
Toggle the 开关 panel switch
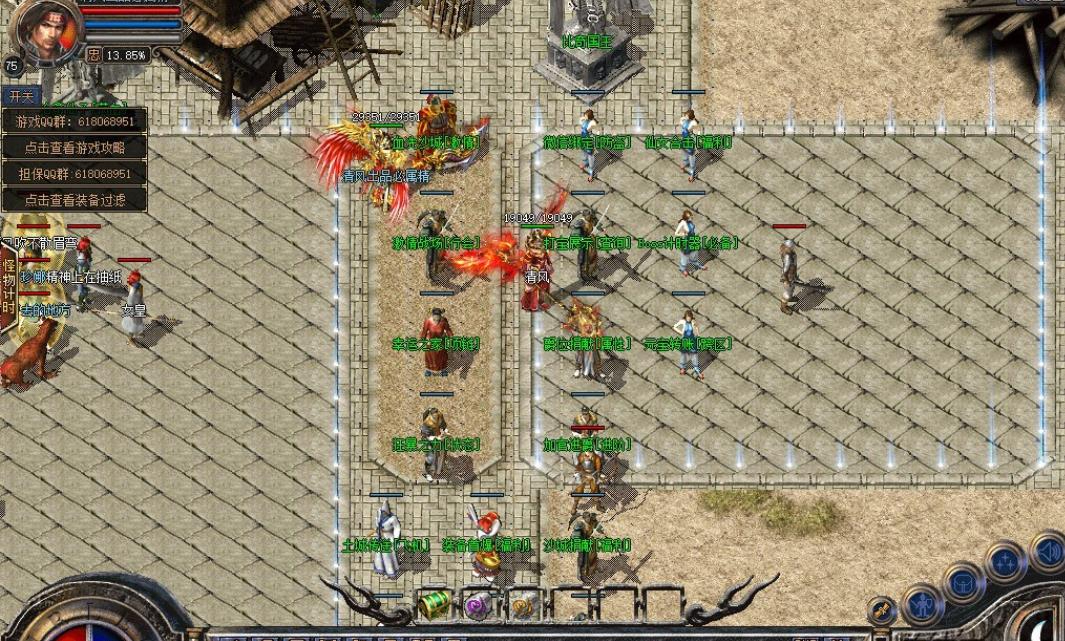20,96
